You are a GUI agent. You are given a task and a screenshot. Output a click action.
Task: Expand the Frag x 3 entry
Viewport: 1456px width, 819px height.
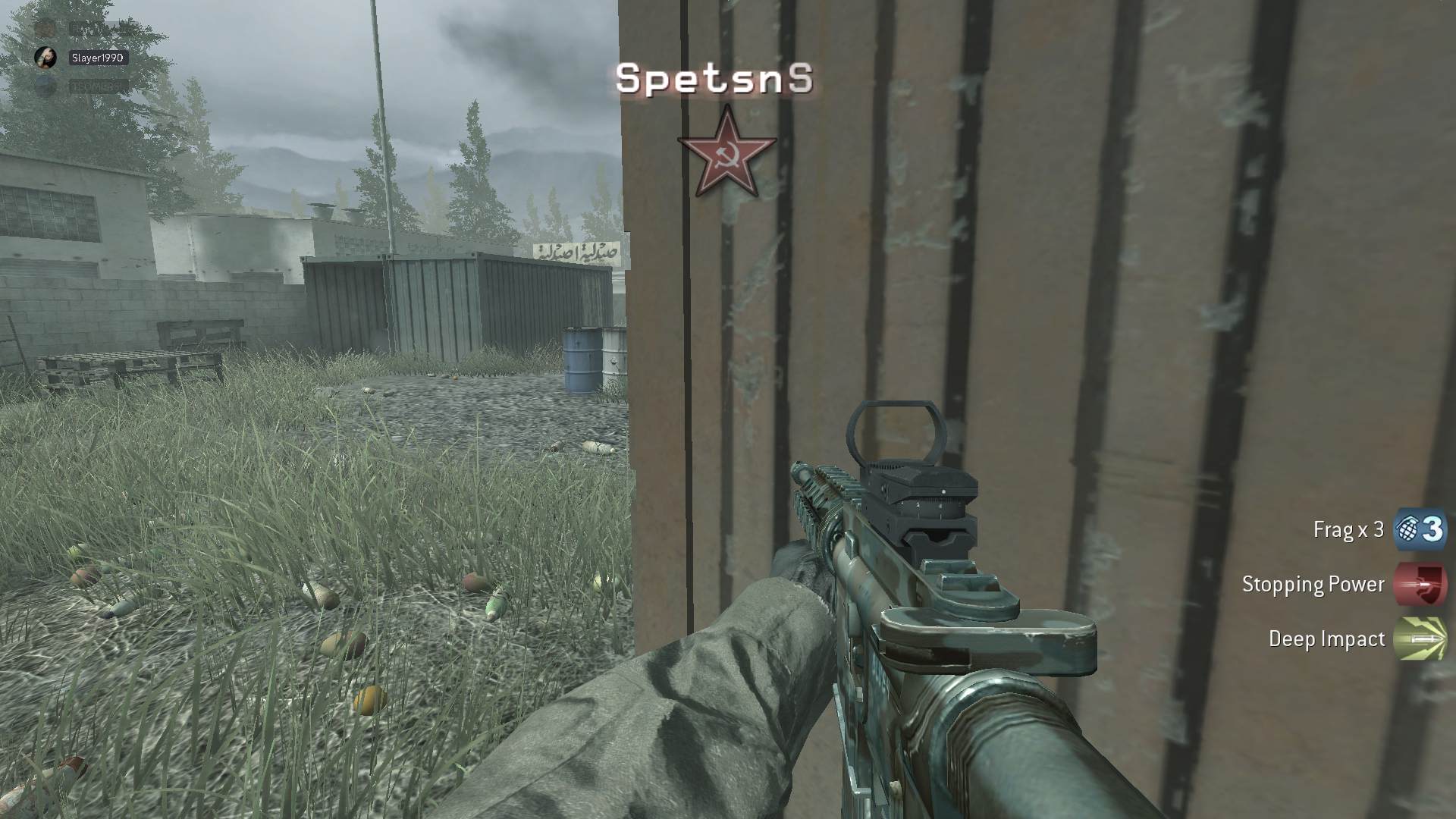click(1348, 529)
